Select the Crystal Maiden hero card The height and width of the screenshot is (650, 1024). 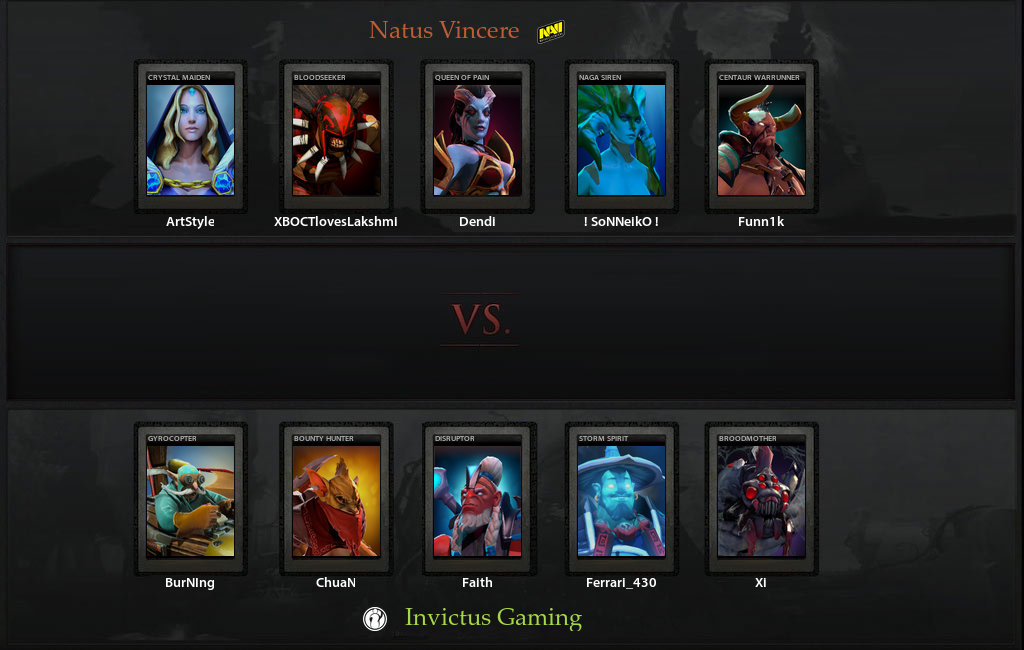tap(190, 138)
